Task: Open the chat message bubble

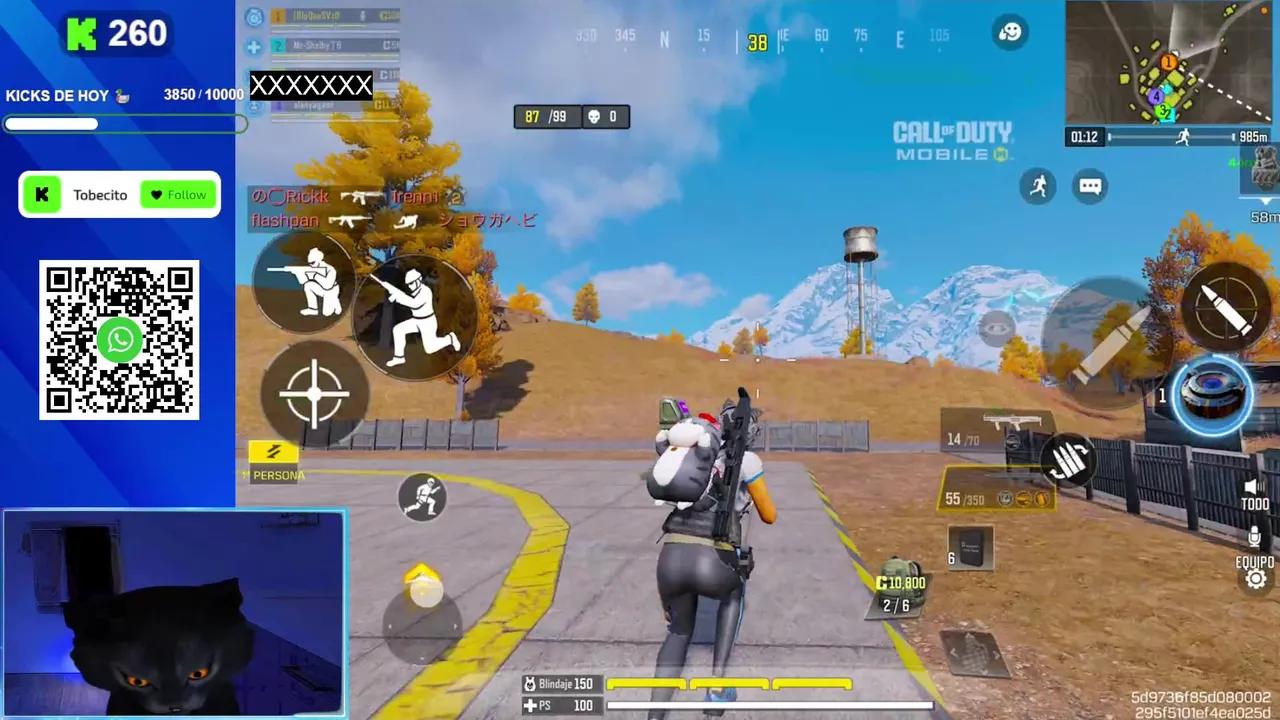Action: pyautogui.click(x=1090, y=187)
